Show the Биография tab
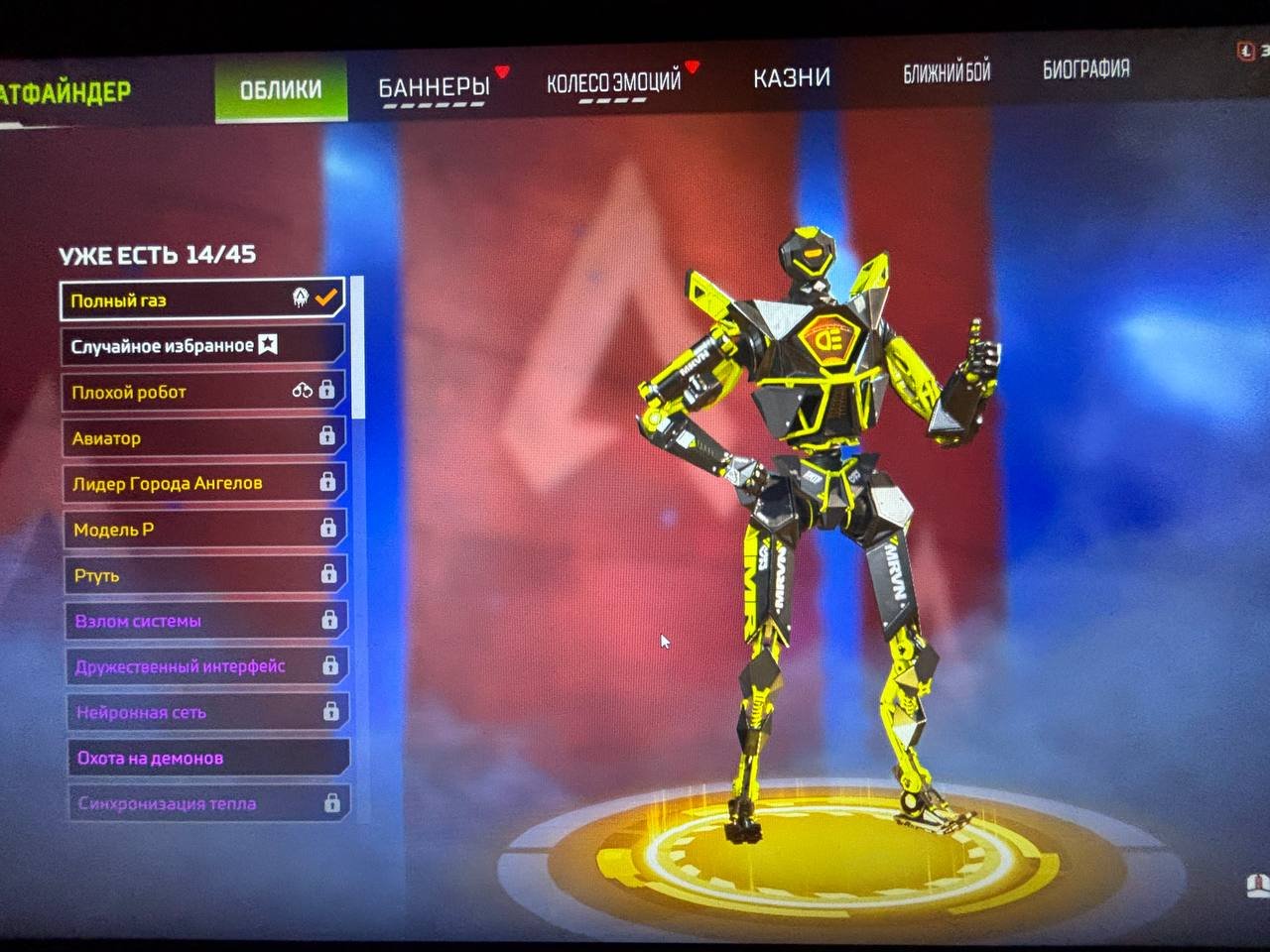This screenshot has height=952, width=1270. tap(1085, 68)
